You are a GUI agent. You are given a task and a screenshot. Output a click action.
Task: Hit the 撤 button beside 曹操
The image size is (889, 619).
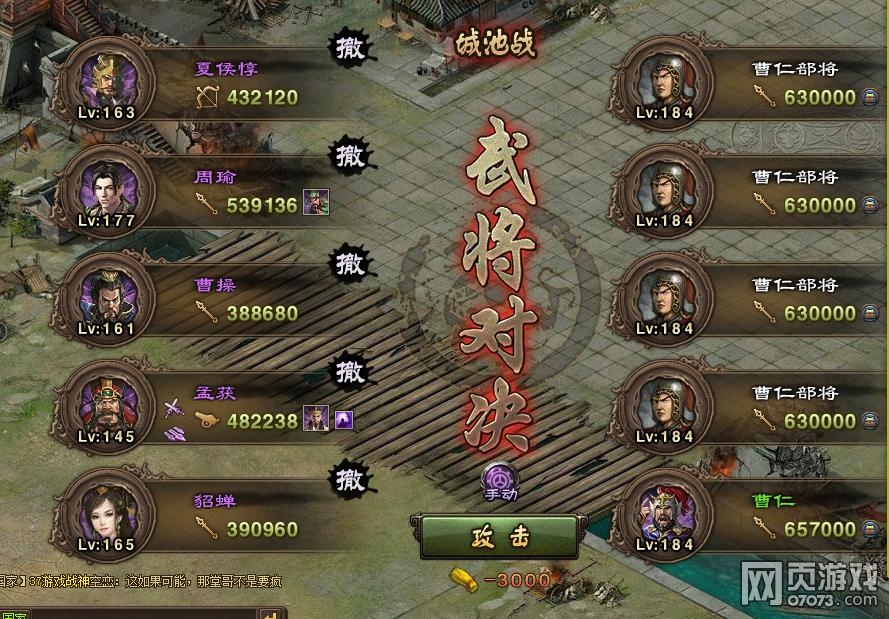click(350, 263)
